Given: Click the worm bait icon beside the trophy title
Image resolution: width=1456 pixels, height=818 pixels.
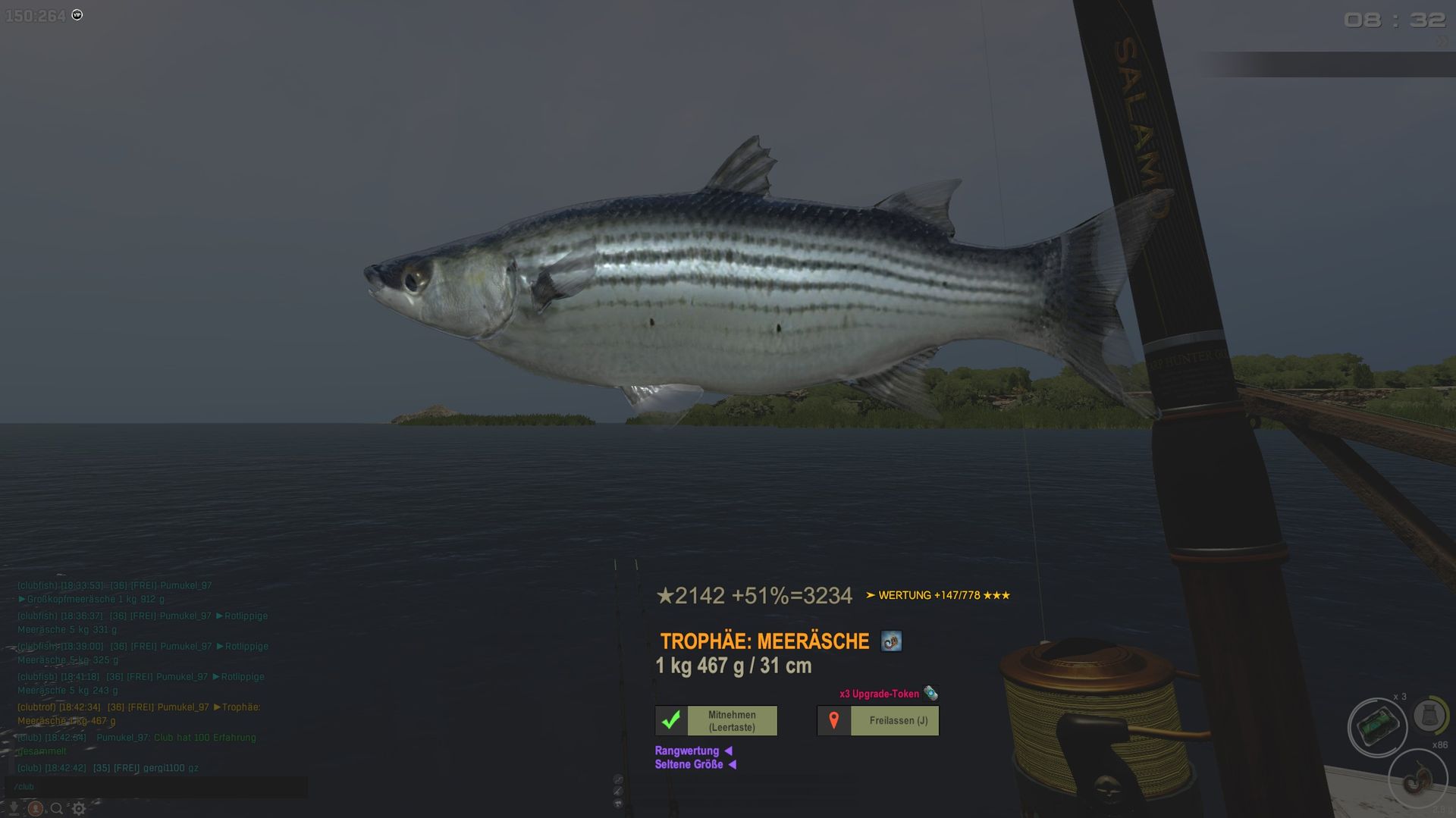Looking at the screenshot, I should pos(891,641).
